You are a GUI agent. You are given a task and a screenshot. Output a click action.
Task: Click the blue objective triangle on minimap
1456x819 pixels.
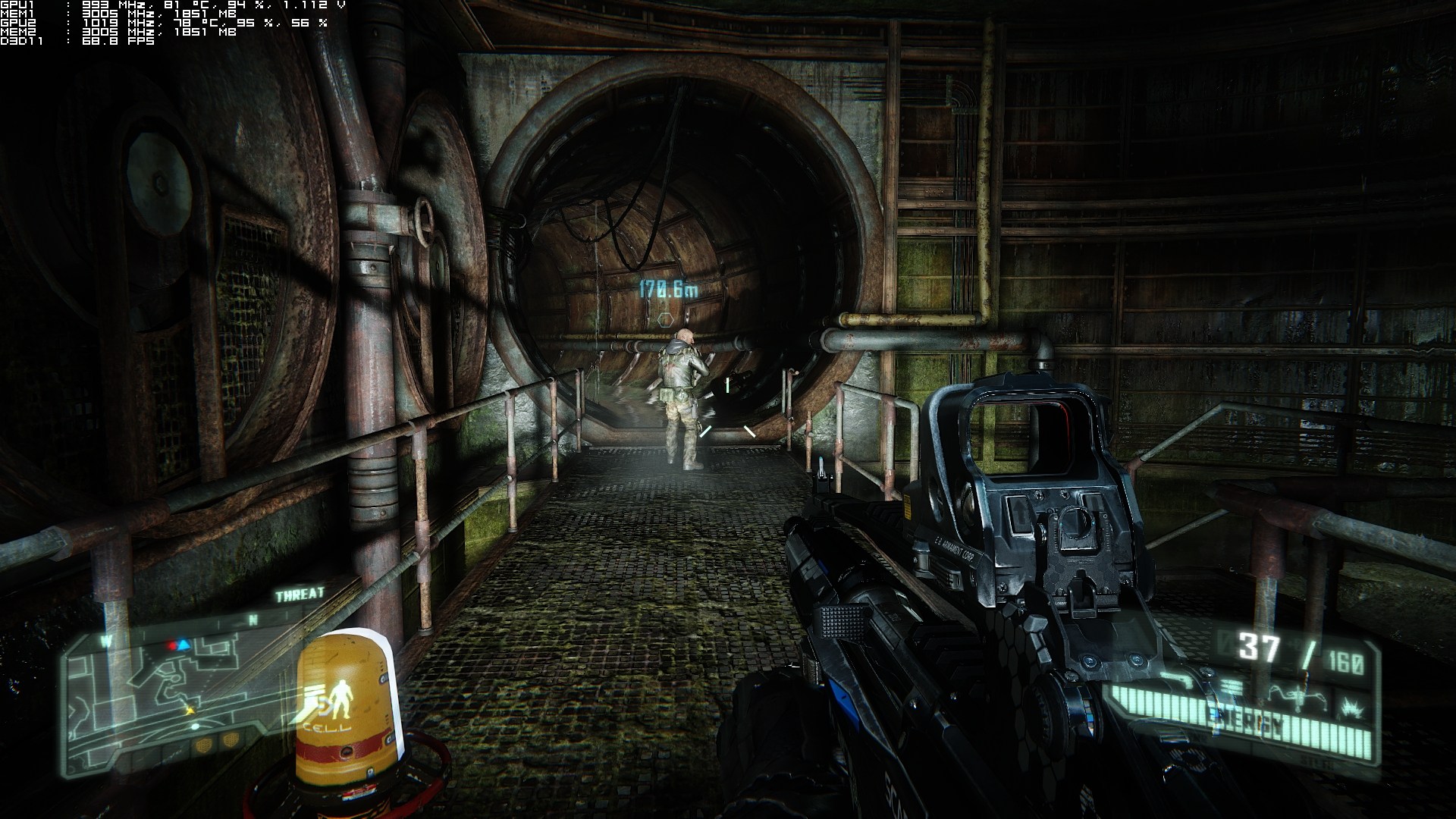tap(184, 645)
